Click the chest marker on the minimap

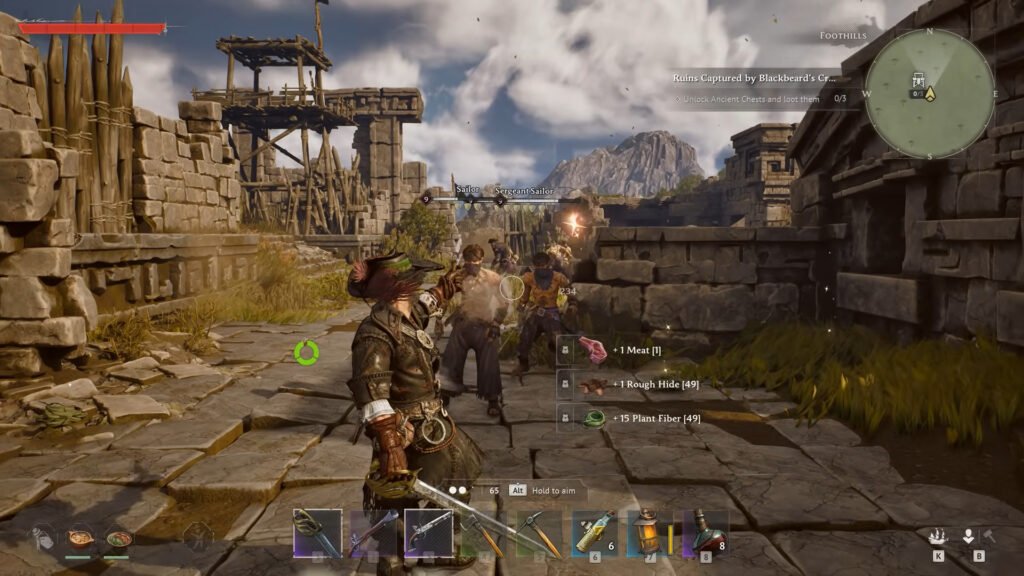[918, 79]
